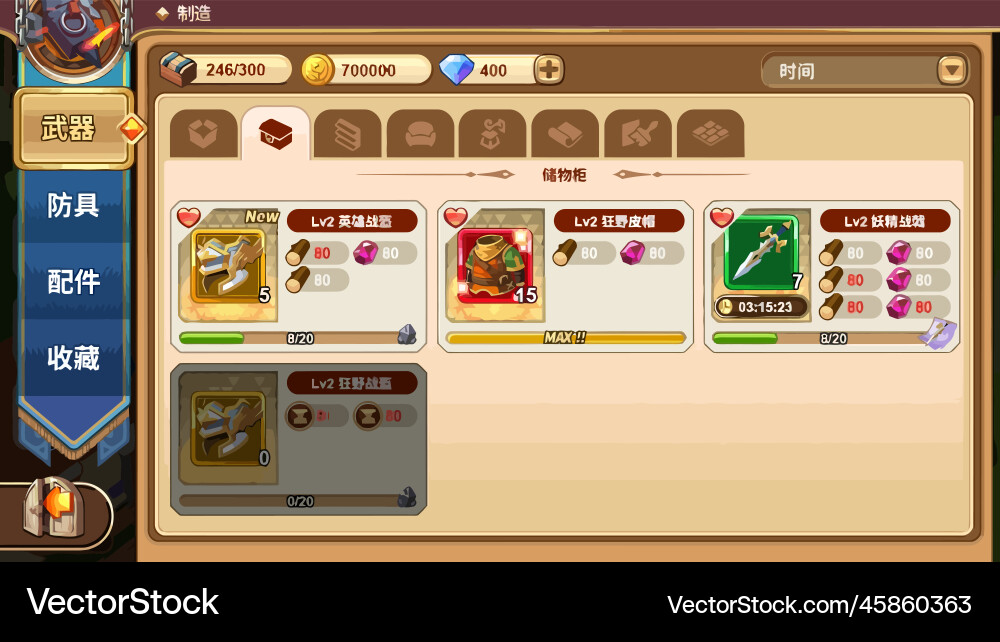Select the 武器 weapons category
Image resolution: width=1000 pixels, height=642 pixels.
(72, 129)
